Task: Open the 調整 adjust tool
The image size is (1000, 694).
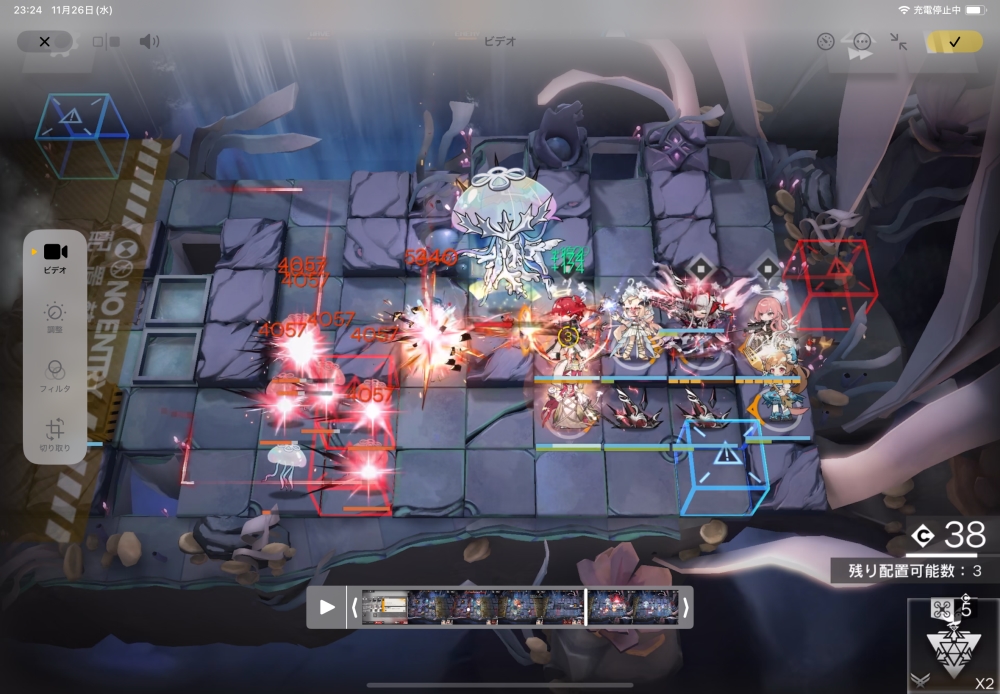Action: coord(55,318)
